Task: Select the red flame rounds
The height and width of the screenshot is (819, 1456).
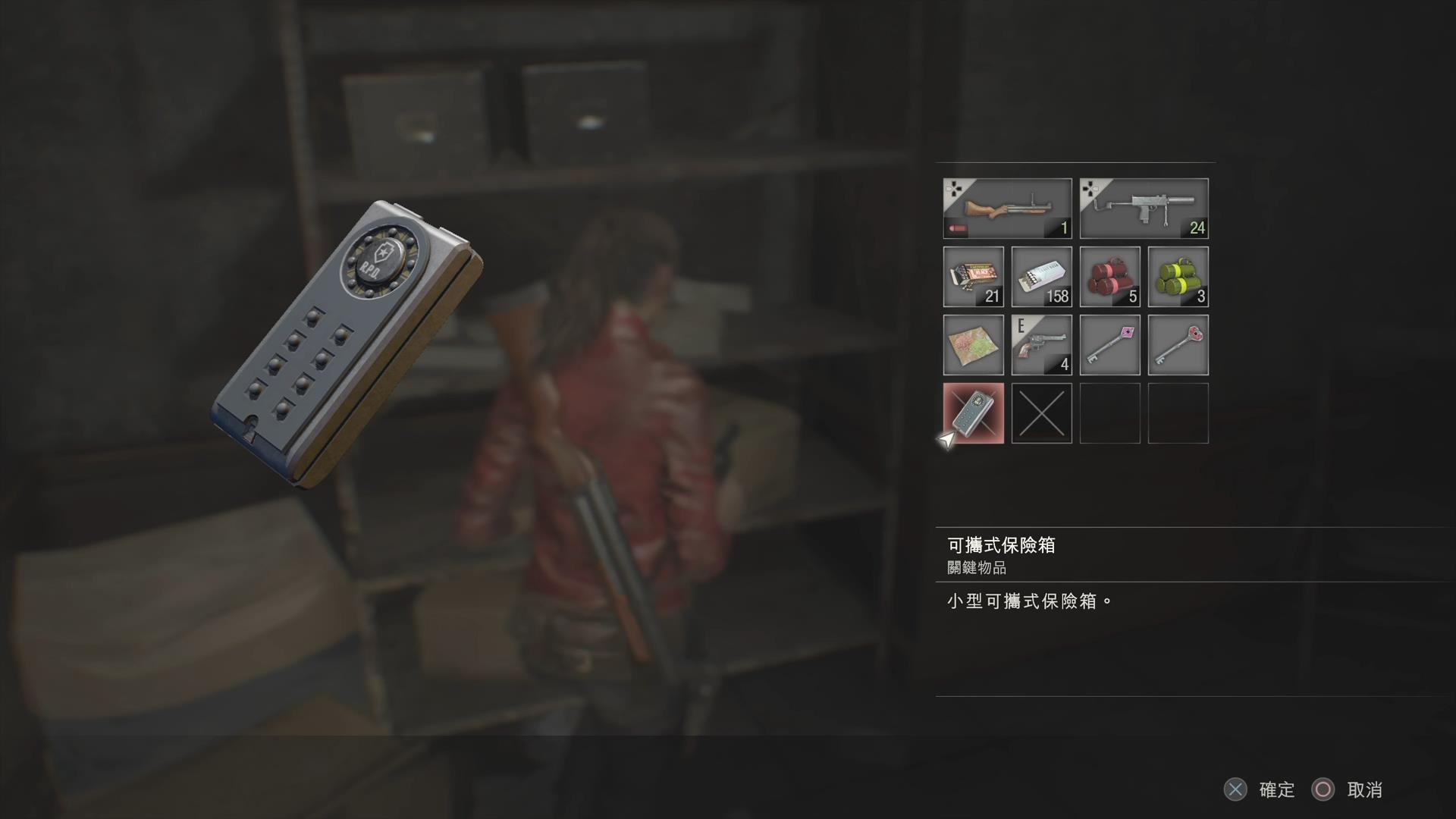Action: (x=1109, y=277)
